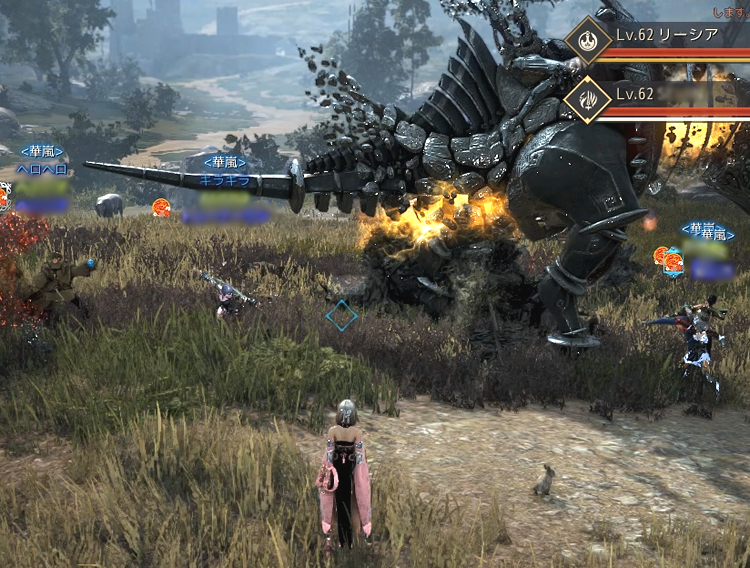Click リーシア's diamond class emblem
Screen dimensions: 750x568
[587, 41]
